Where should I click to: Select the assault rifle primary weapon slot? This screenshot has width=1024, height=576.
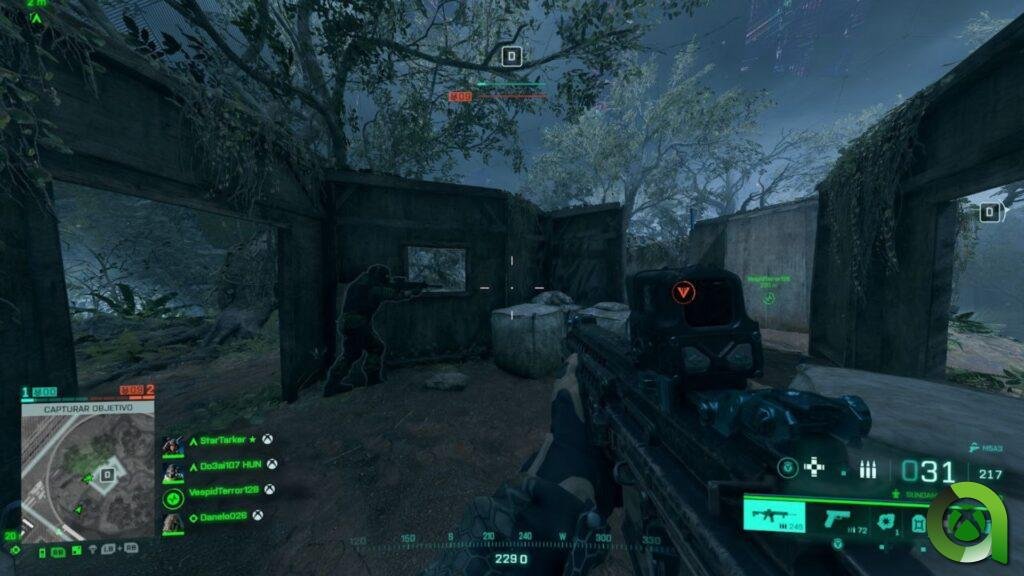click(x=775, y=517)
